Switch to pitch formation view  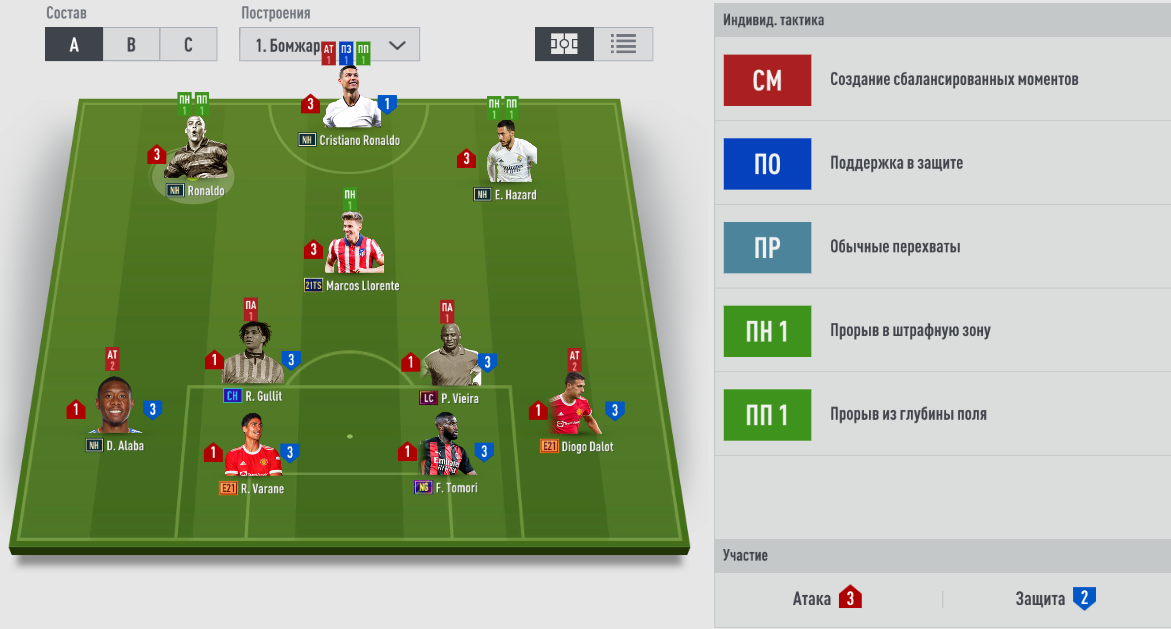pyautogui.click(x=564, y=44)
